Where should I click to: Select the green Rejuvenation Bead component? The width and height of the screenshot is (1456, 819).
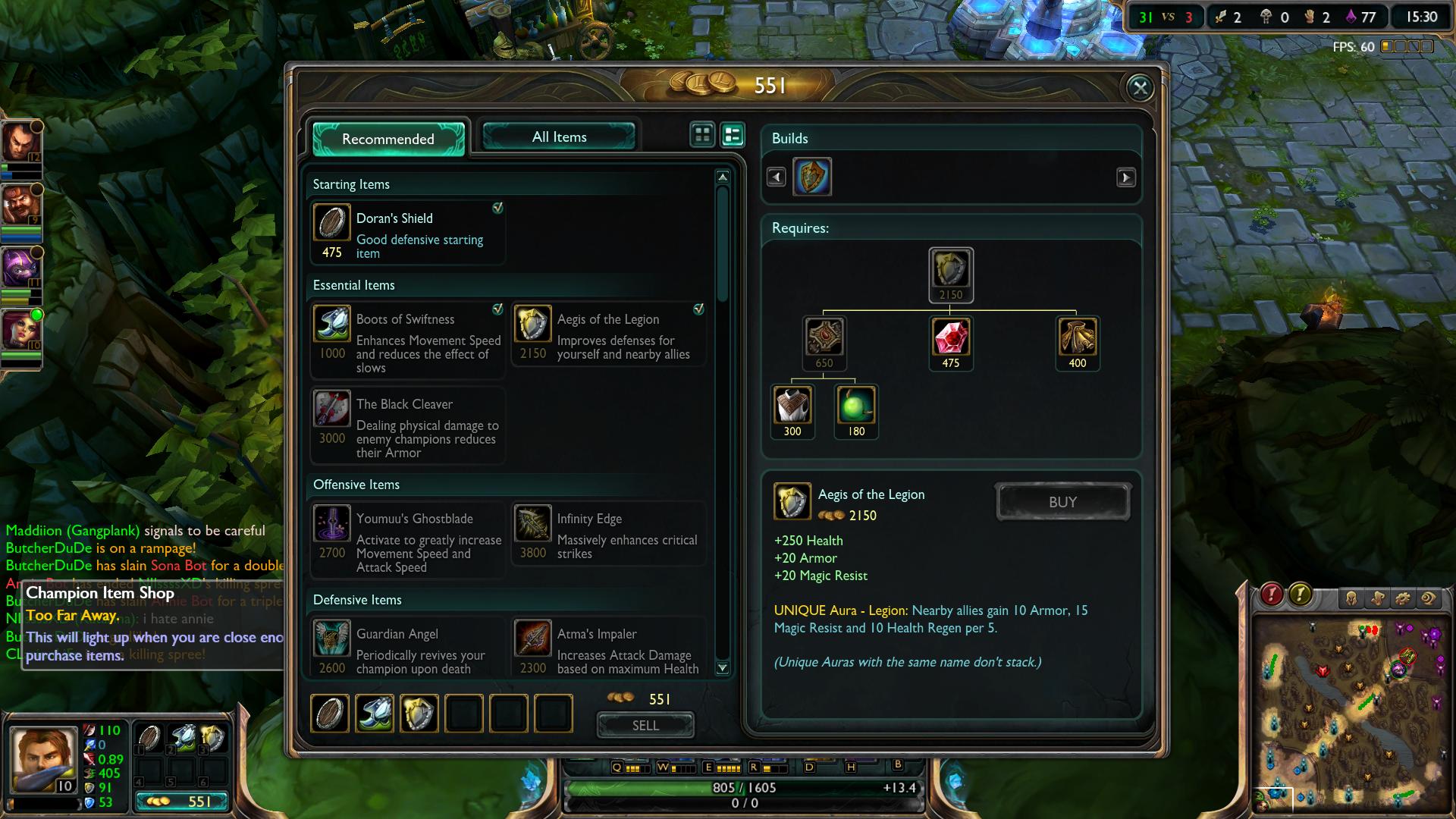(856, 407)
